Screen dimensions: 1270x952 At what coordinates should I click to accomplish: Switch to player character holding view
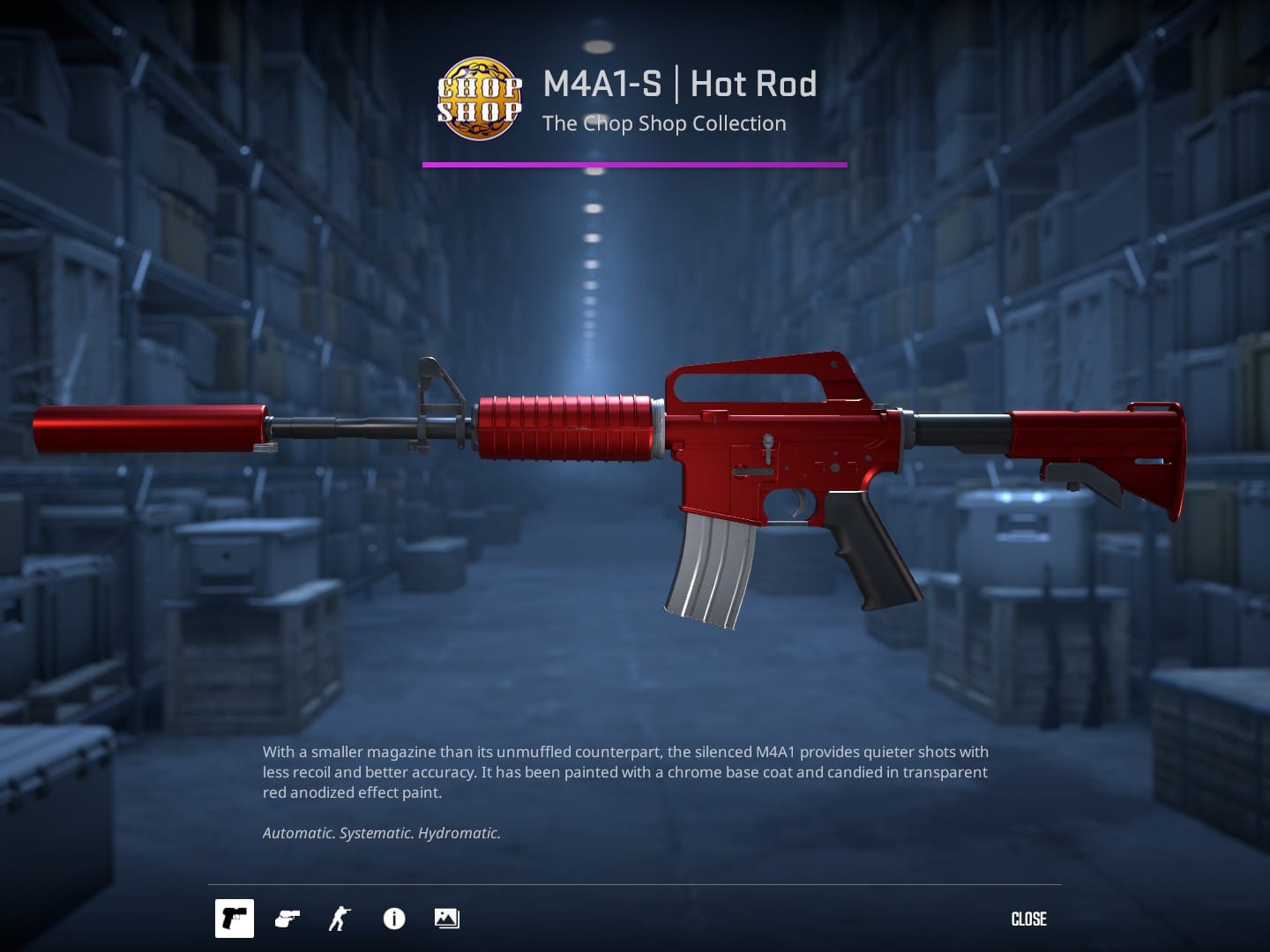pyautogui.click(x=339, y=919)
